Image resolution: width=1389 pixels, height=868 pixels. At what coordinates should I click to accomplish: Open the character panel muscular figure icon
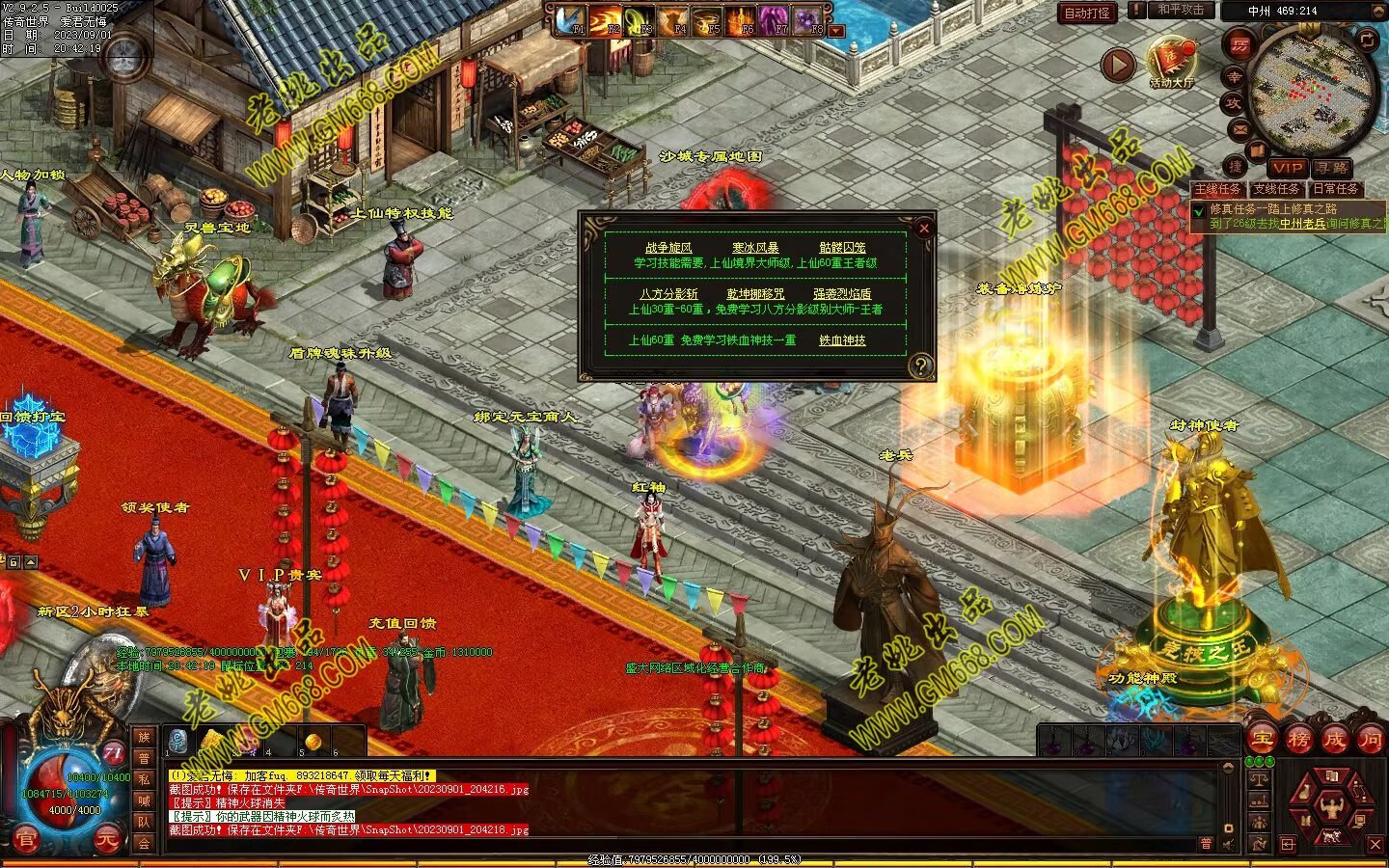pyautogui.click(x=1331, y=802)
